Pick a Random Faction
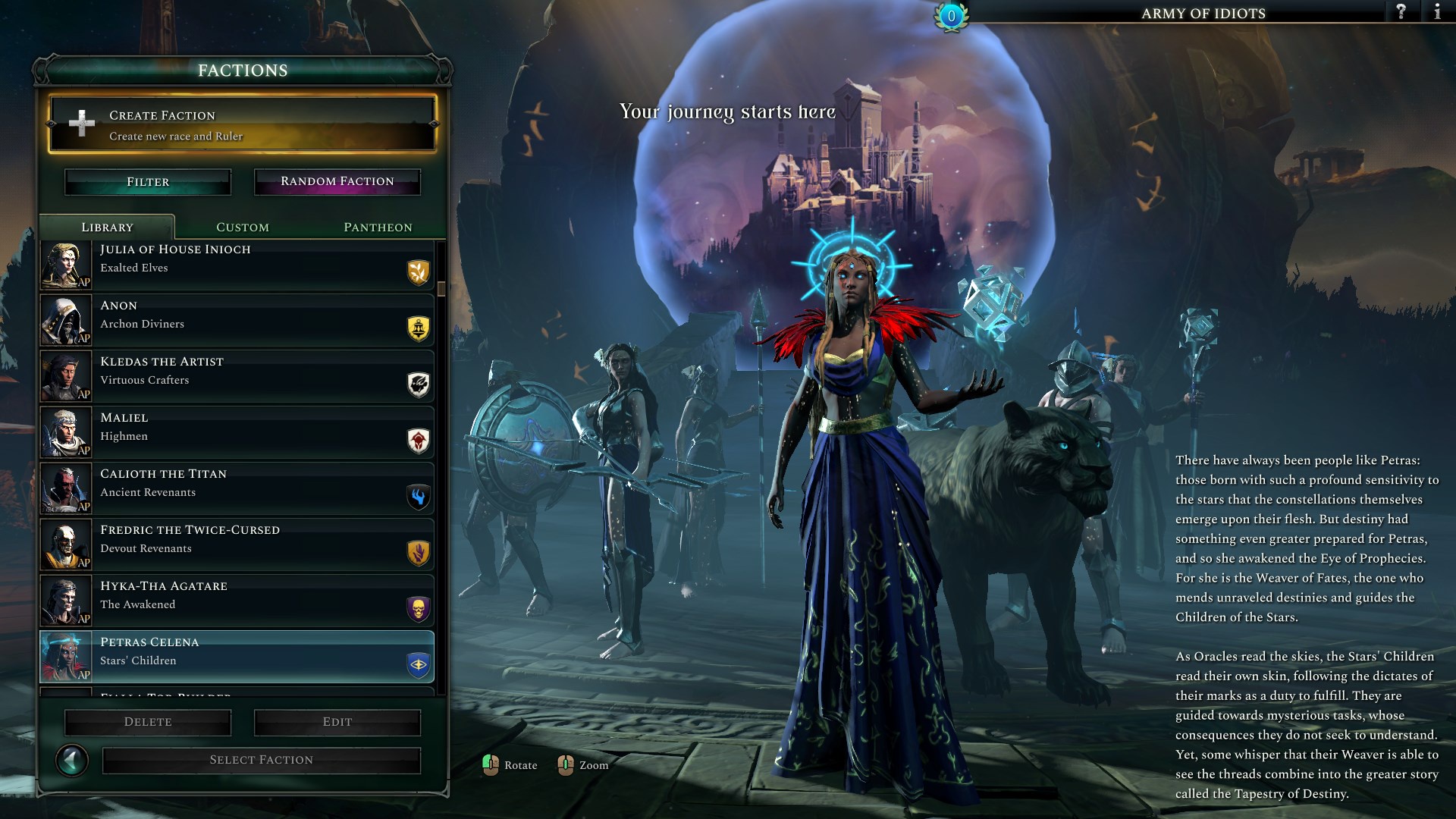Screen dimensions: 1456x819 point(337,182)
